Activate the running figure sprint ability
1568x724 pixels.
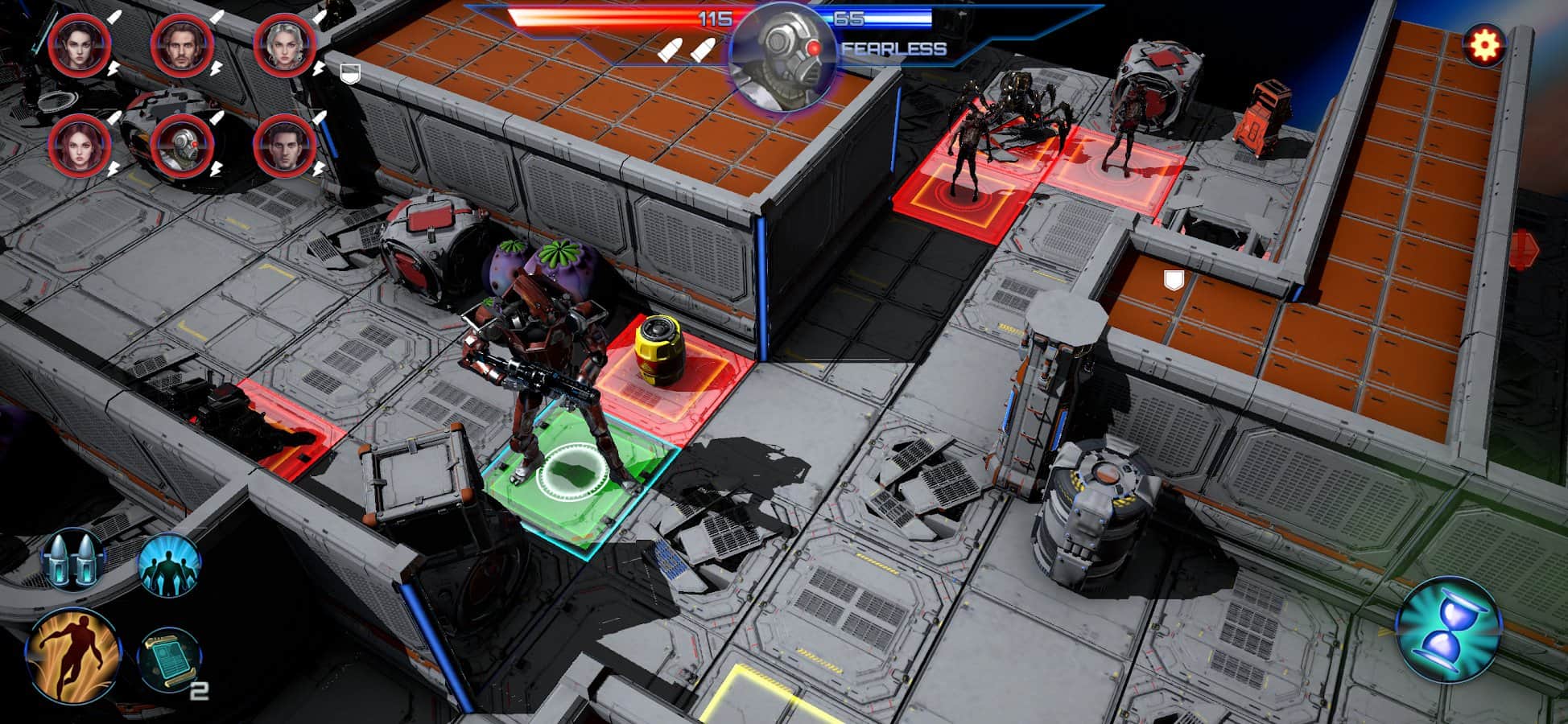tap(73, 656)
